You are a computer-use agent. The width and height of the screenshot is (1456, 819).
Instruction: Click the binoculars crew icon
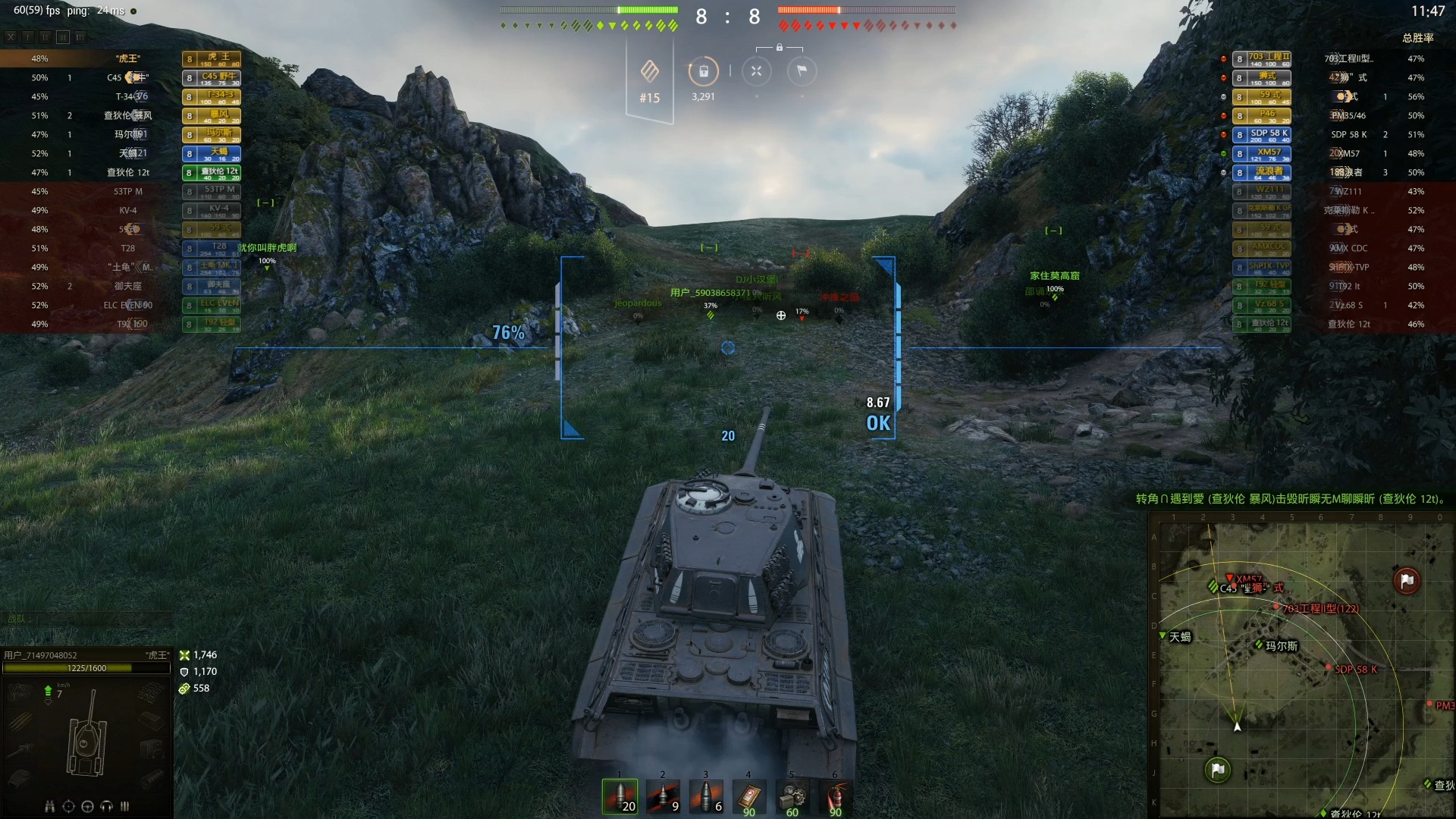tap(50, 806)
